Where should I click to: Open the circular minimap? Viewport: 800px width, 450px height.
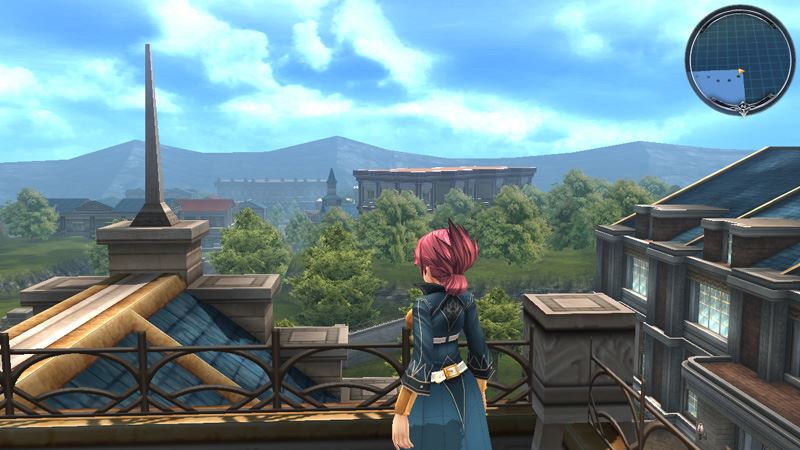(x=739, y=59)
